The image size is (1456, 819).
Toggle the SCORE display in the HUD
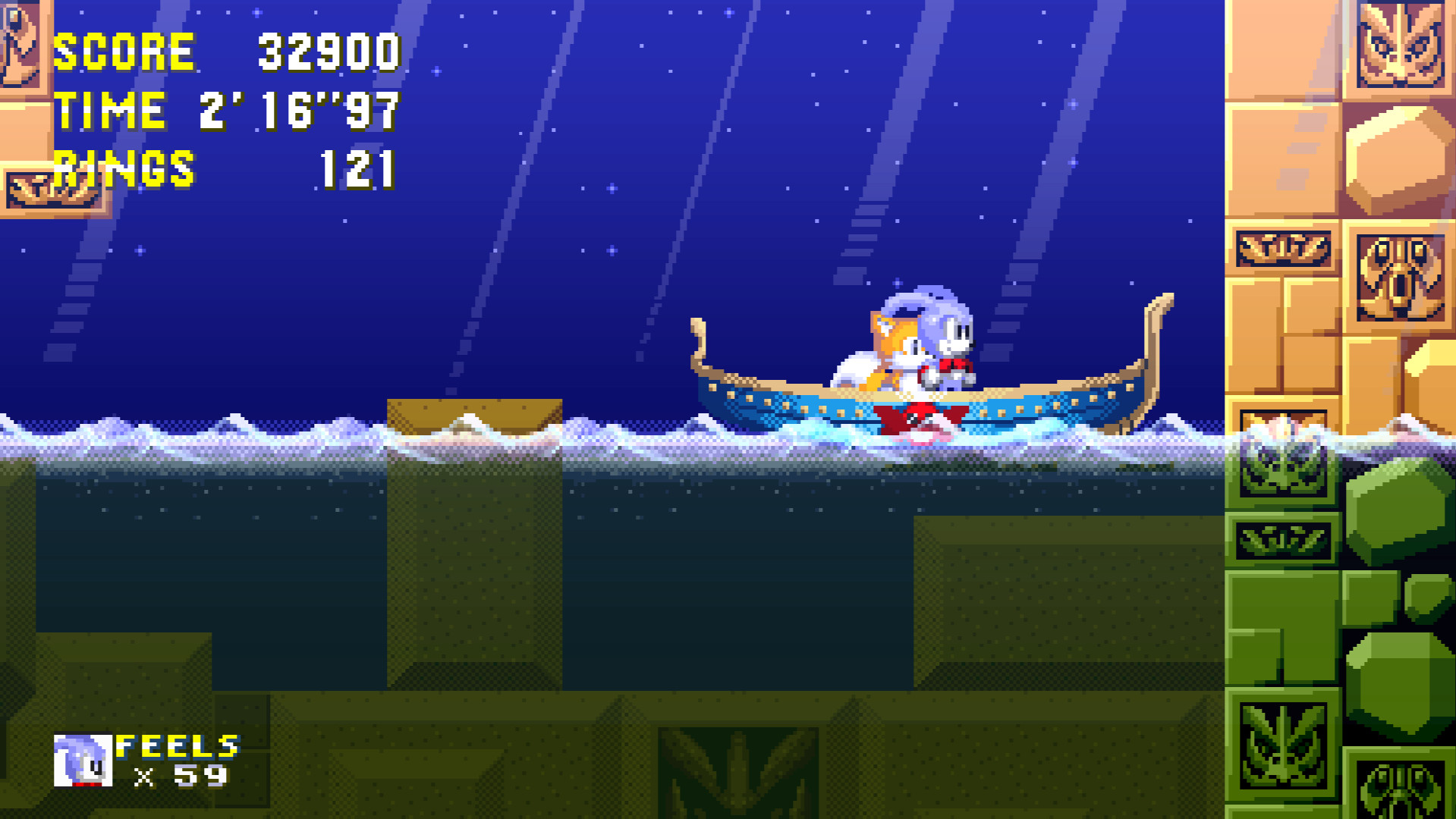click(x=125, y=49)
